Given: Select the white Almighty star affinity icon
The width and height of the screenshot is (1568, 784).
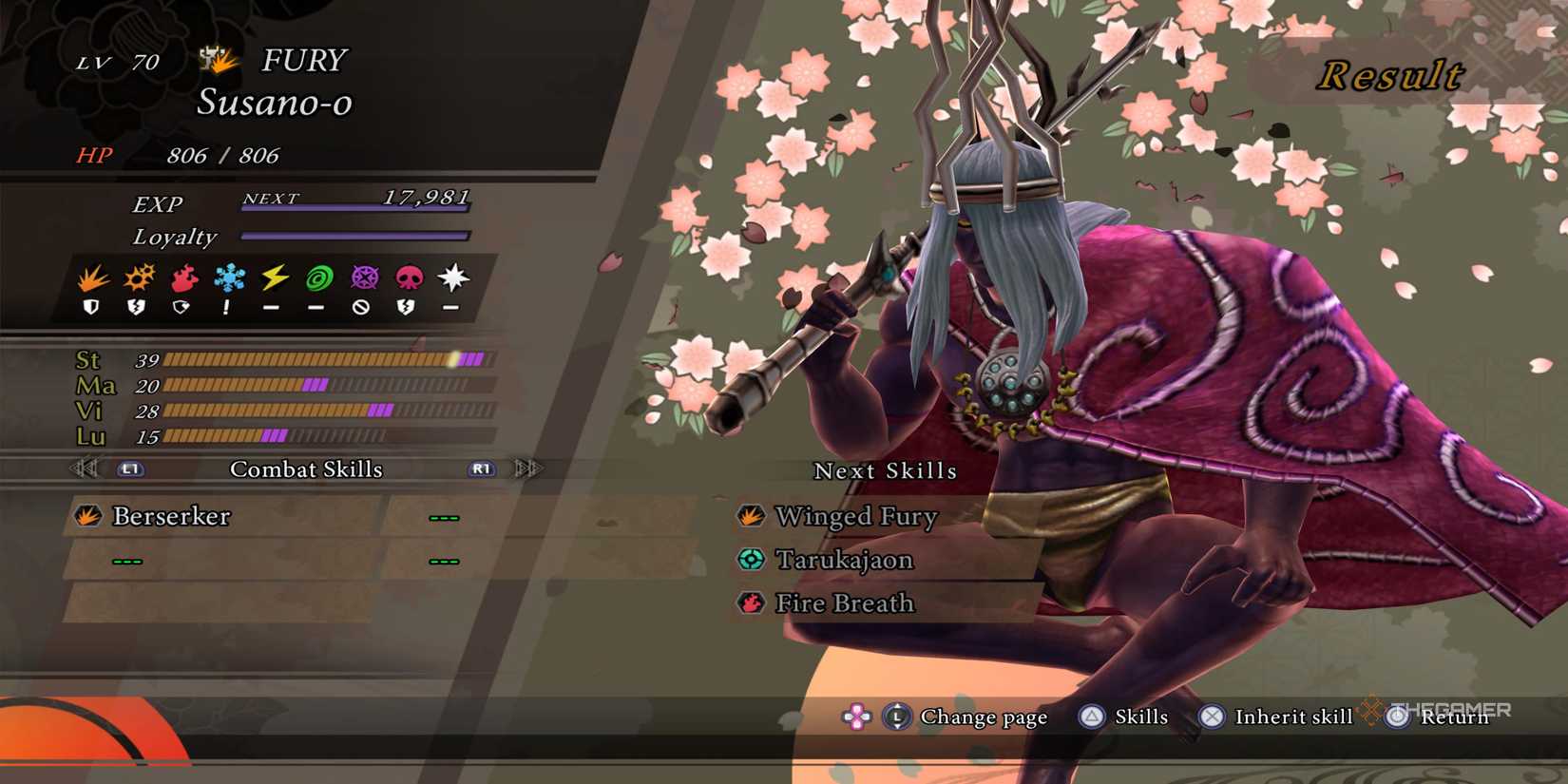Looking at the screenshot, I should pos(452,277).
